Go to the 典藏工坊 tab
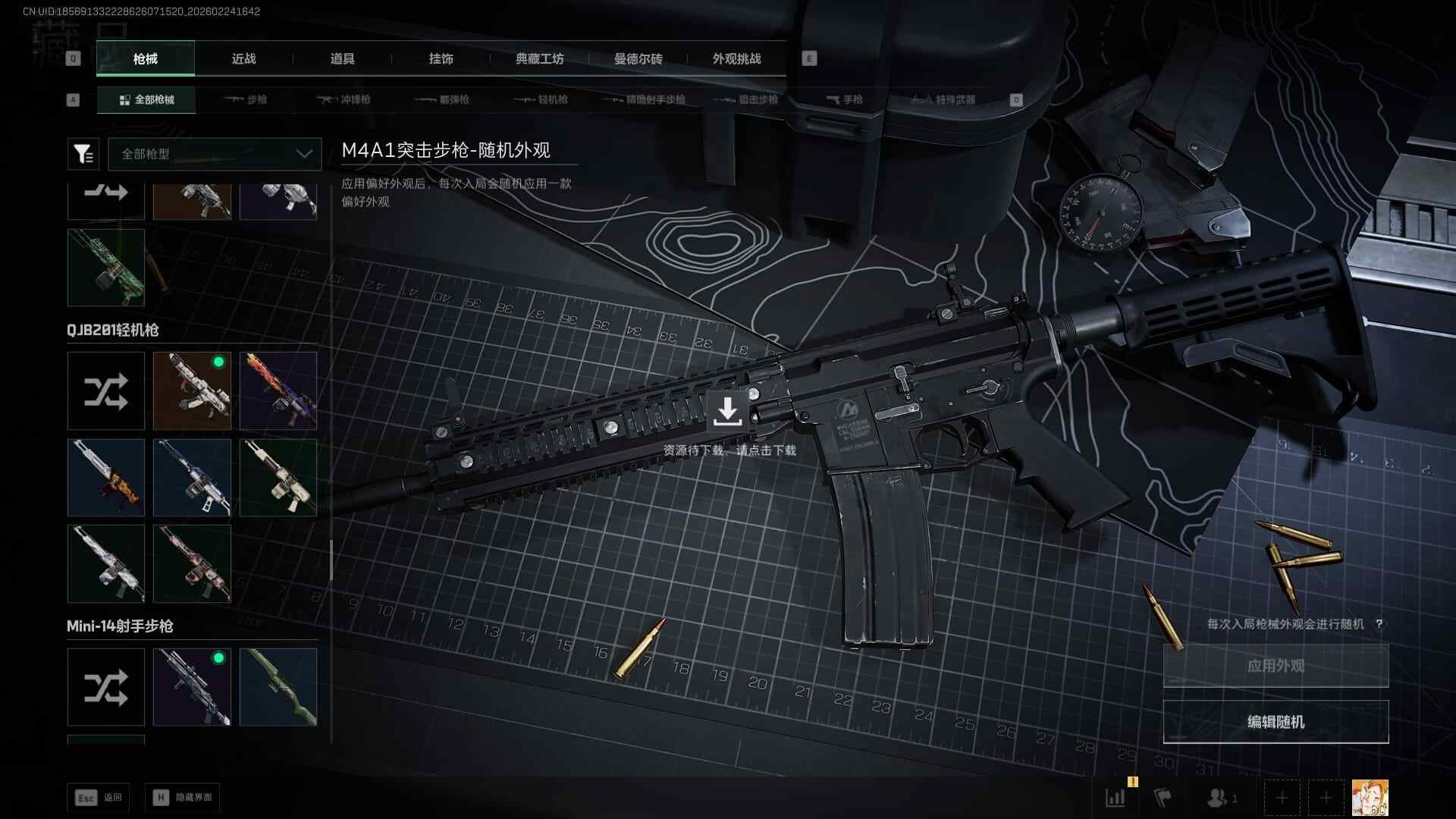This screenshot has height=819, width=1456. tap(539, 58)
